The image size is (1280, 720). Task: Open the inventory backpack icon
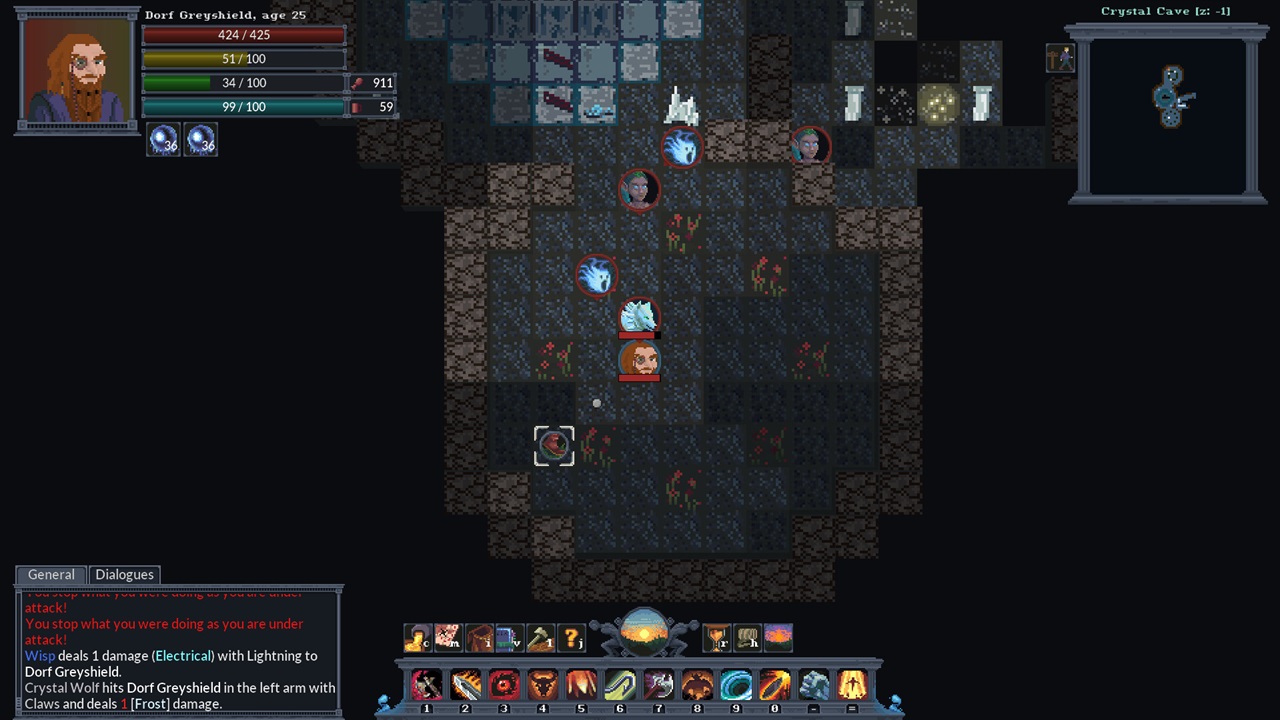click(479, 637)
